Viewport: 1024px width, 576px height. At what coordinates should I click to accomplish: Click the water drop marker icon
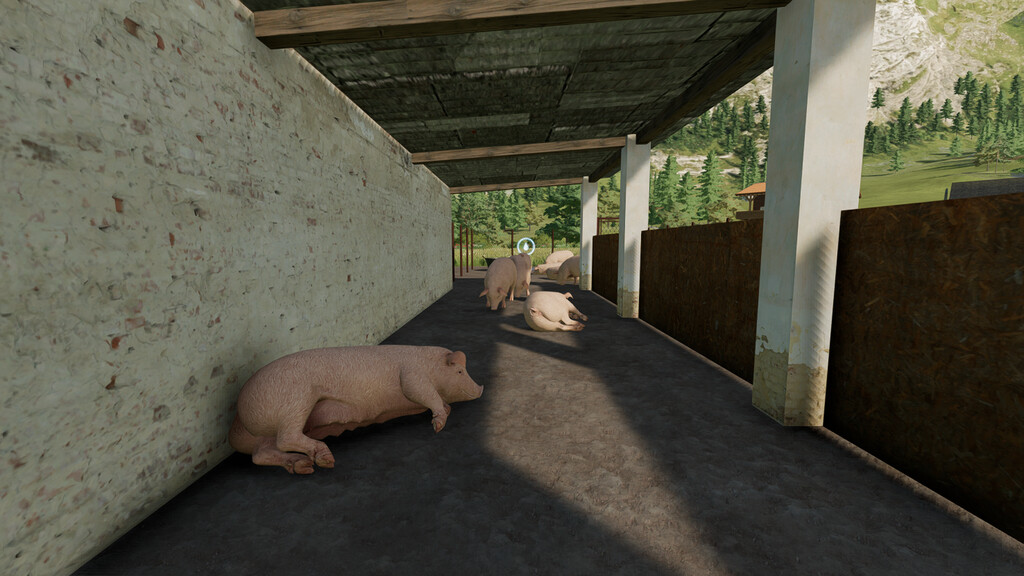[526, 246]
